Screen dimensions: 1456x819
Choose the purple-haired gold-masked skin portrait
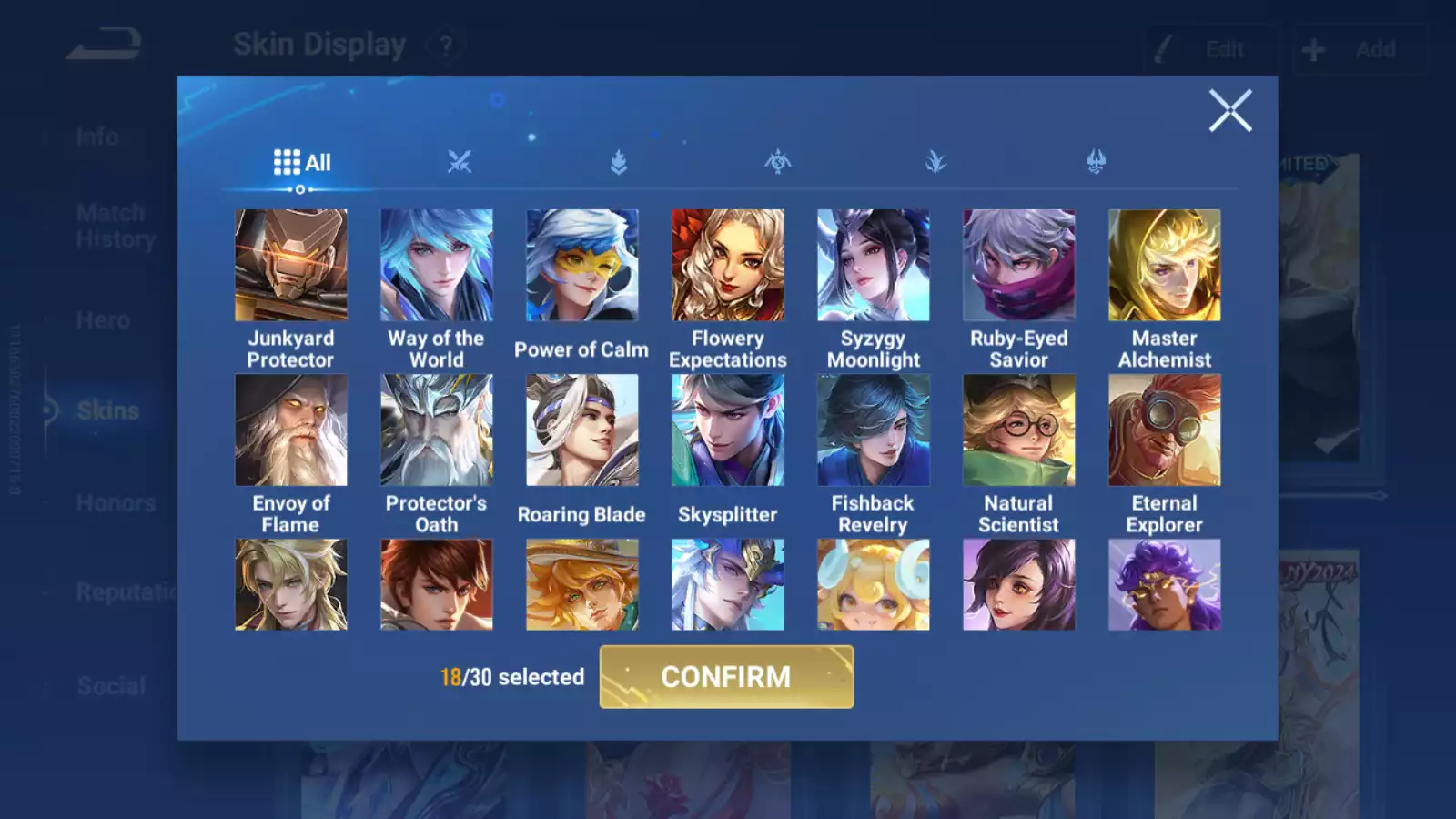tap(1165, 584)
